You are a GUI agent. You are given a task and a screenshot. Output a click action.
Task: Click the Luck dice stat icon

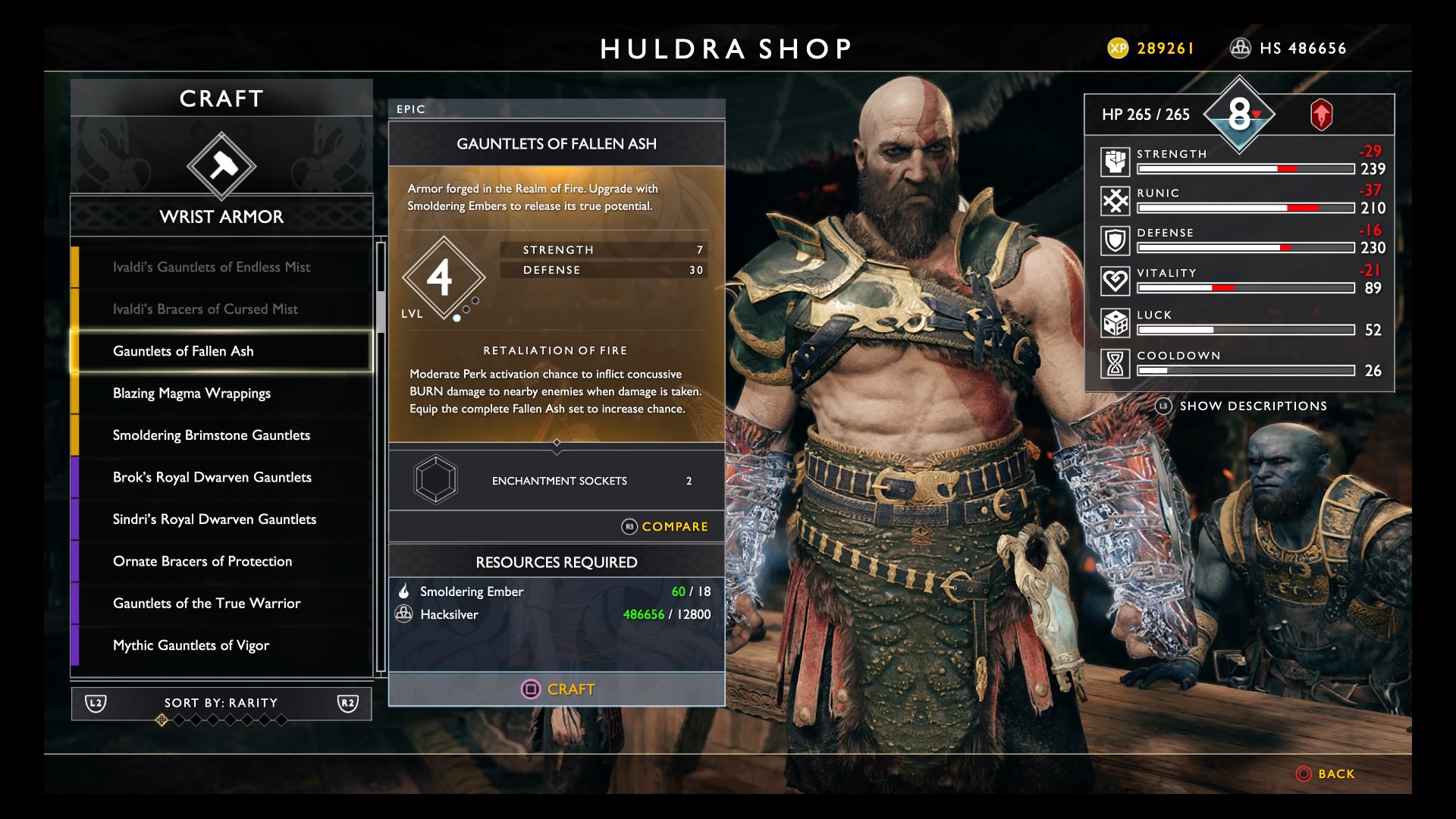pos(1116,323)
